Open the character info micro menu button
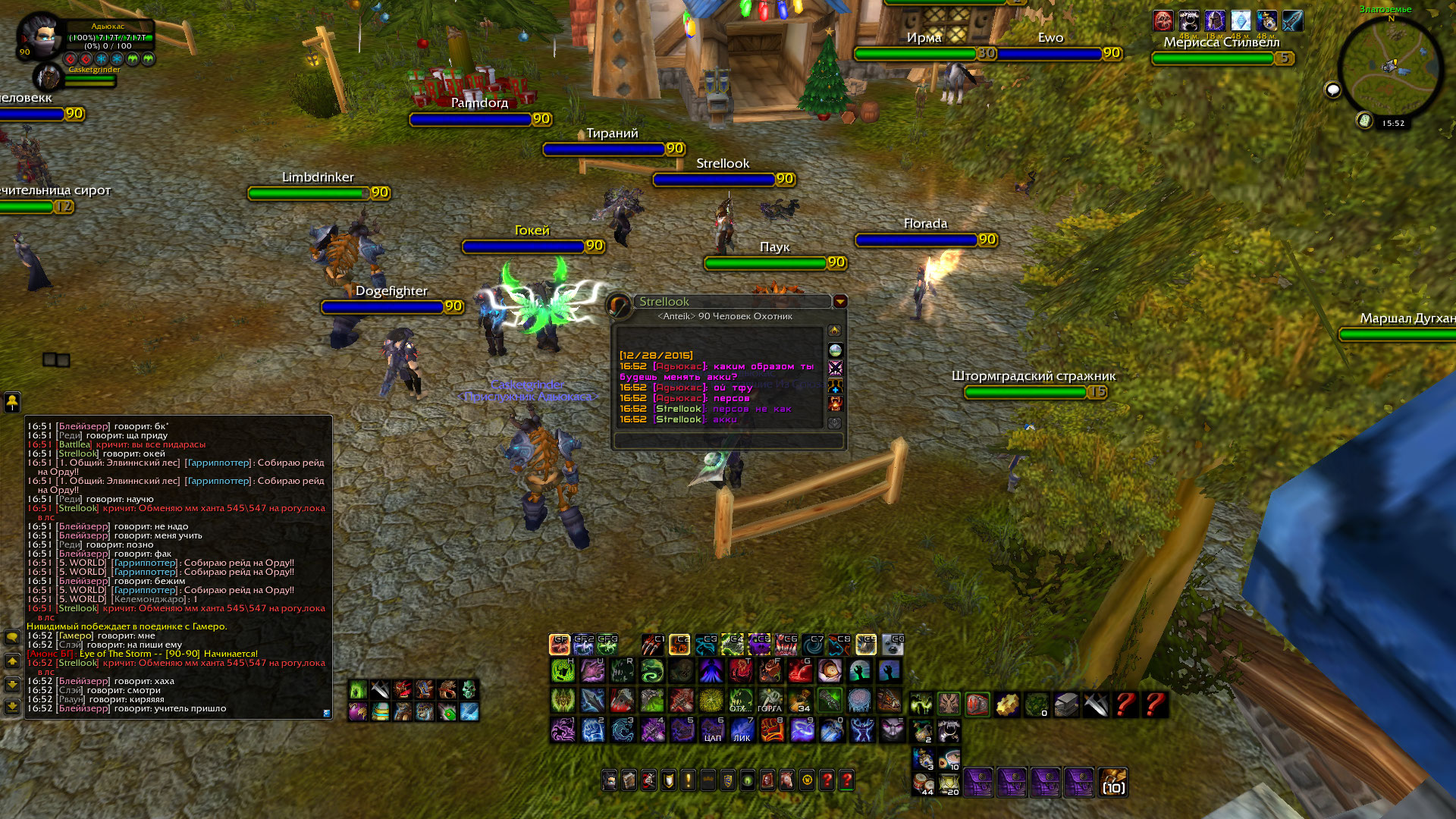The height and width of the screenshot is (819, 1456). pos(610,780)
